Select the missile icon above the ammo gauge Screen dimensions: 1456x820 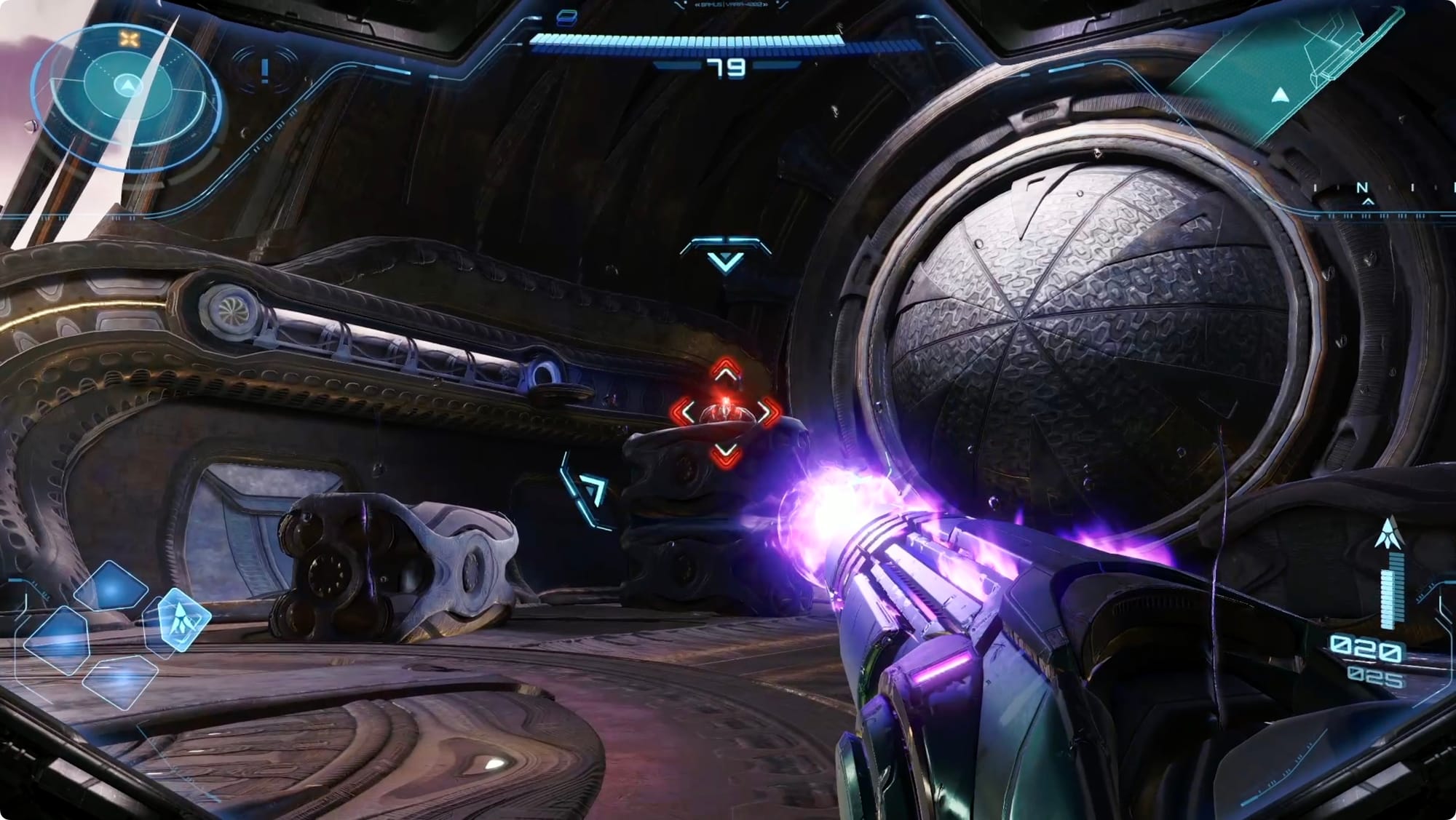coord(1389,533)
